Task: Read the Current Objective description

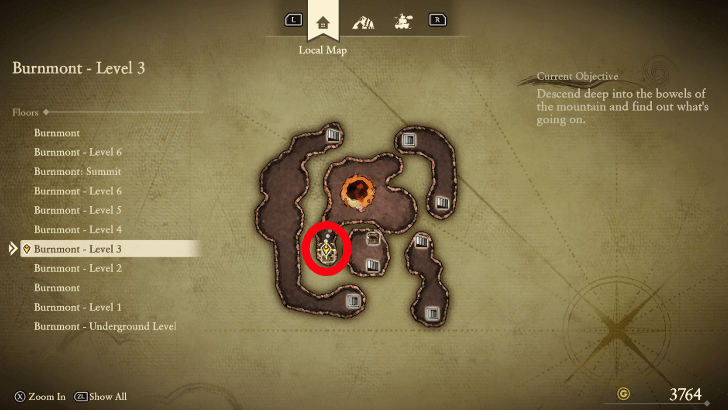Action: click(x=622, y=105)
